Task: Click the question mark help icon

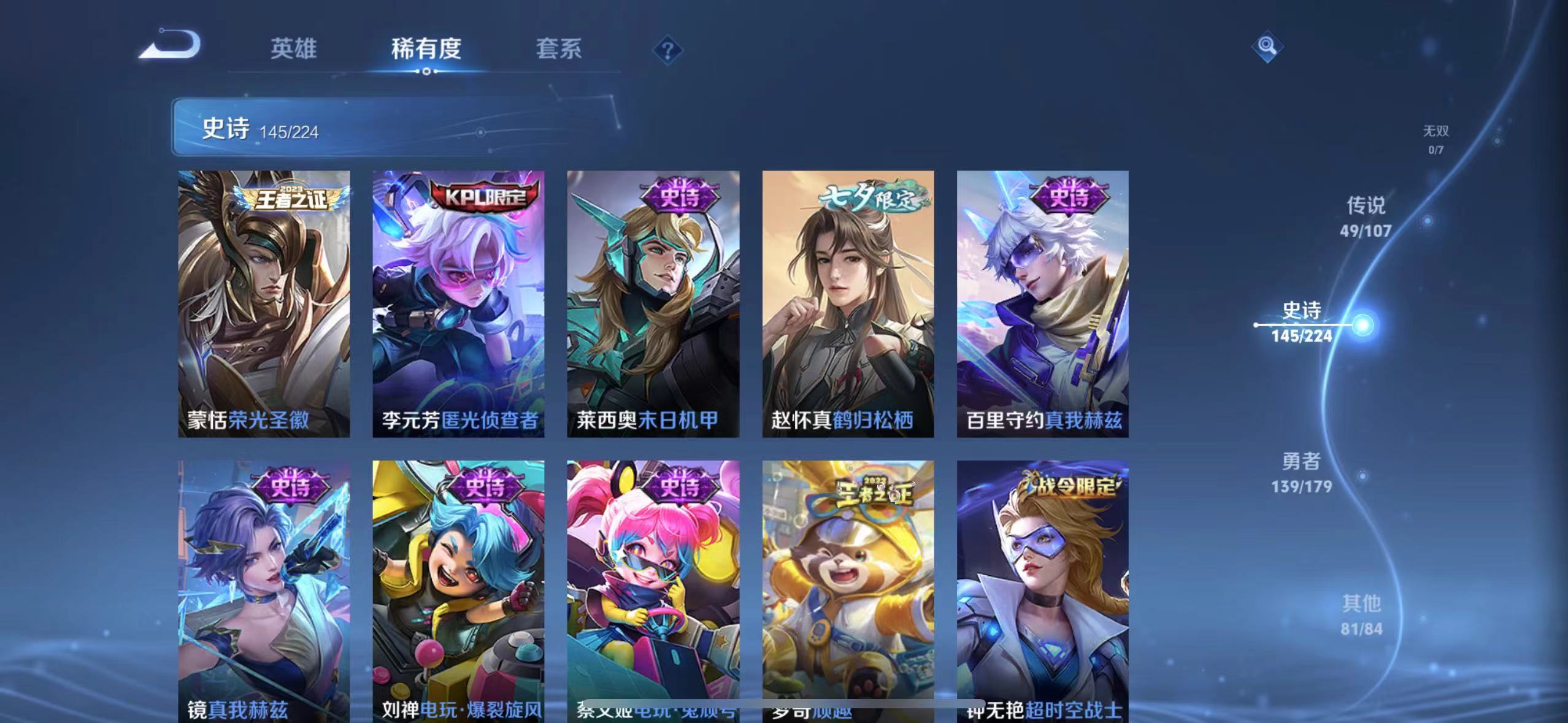Action: click(667, 50)
